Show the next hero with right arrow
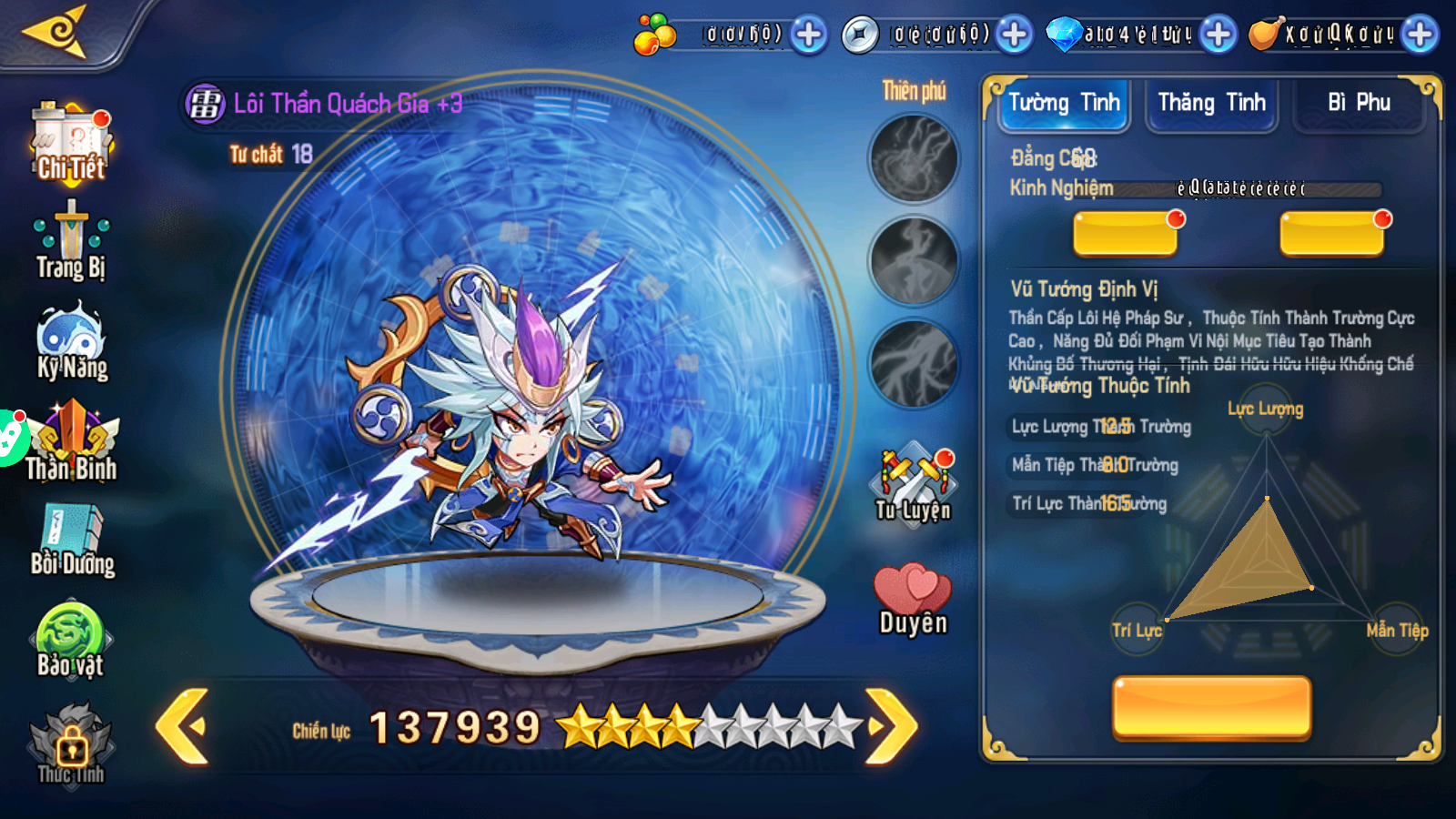The width and height of the screenshot is (1456, 819). [891, 726]
